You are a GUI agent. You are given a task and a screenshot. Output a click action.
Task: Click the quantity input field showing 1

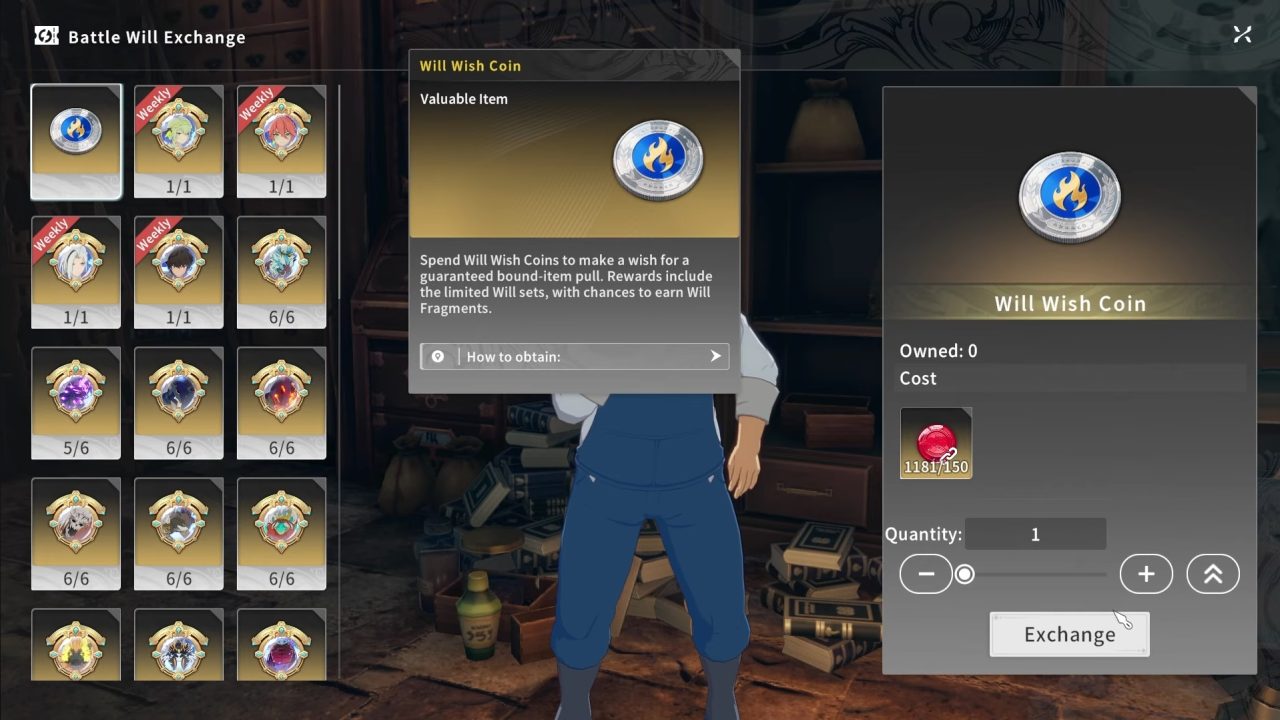click(1035, 533)
